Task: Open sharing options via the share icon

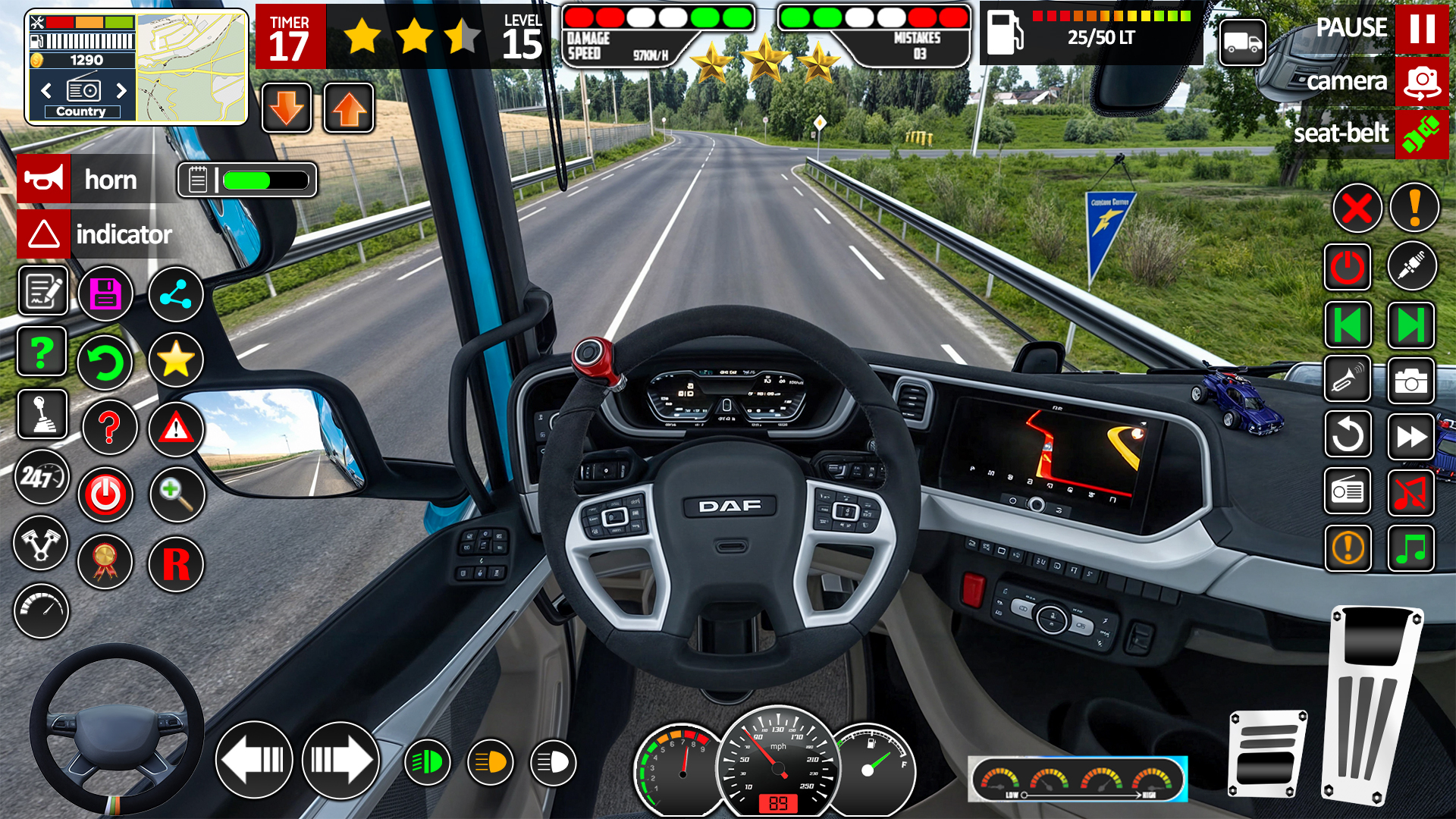Action: 175,293
